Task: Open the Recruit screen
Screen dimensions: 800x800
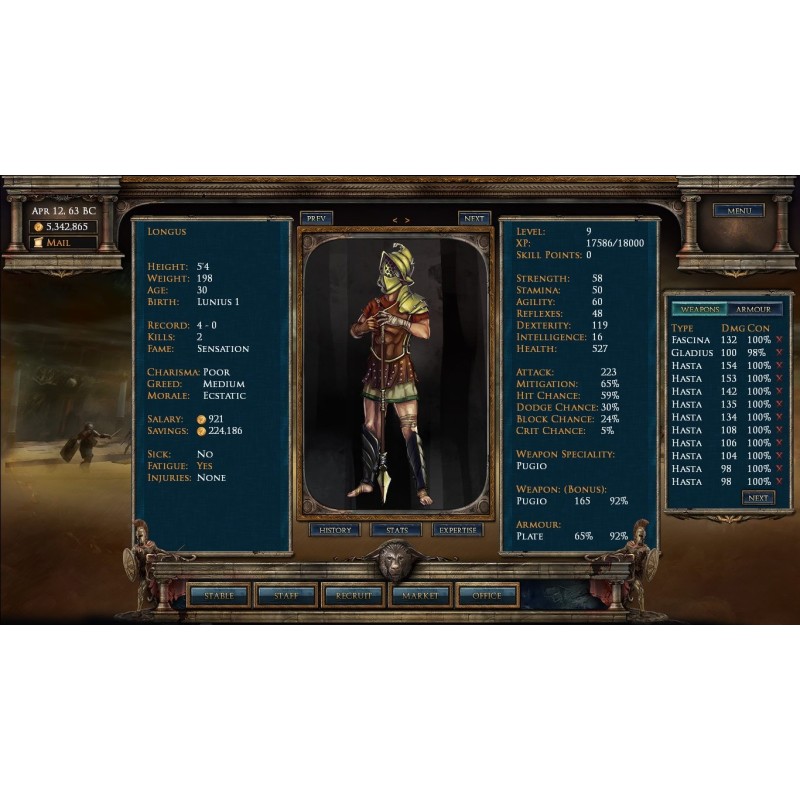Action: point(353,595)
